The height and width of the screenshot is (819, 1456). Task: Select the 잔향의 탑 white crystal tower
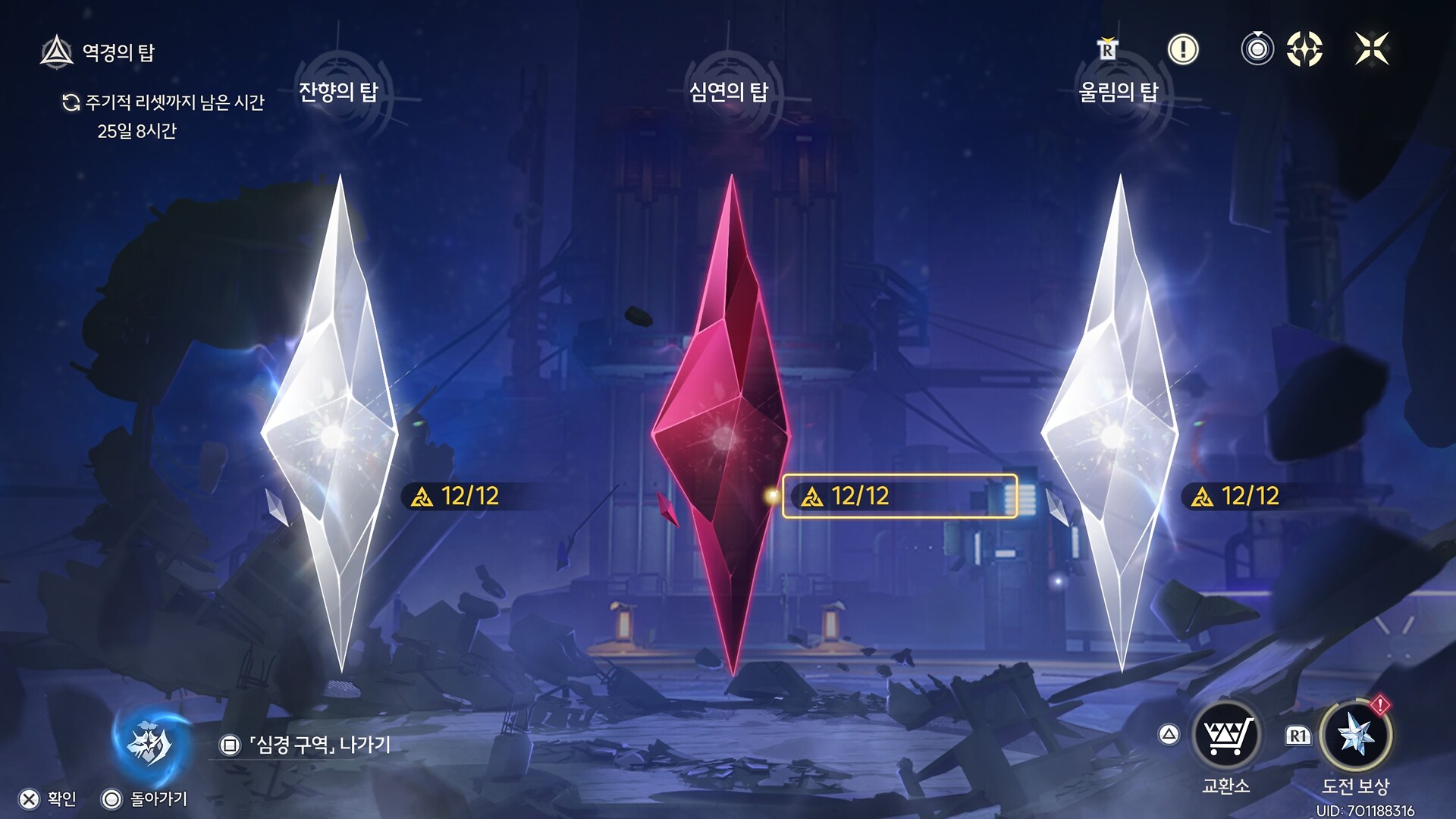point(334,425)
